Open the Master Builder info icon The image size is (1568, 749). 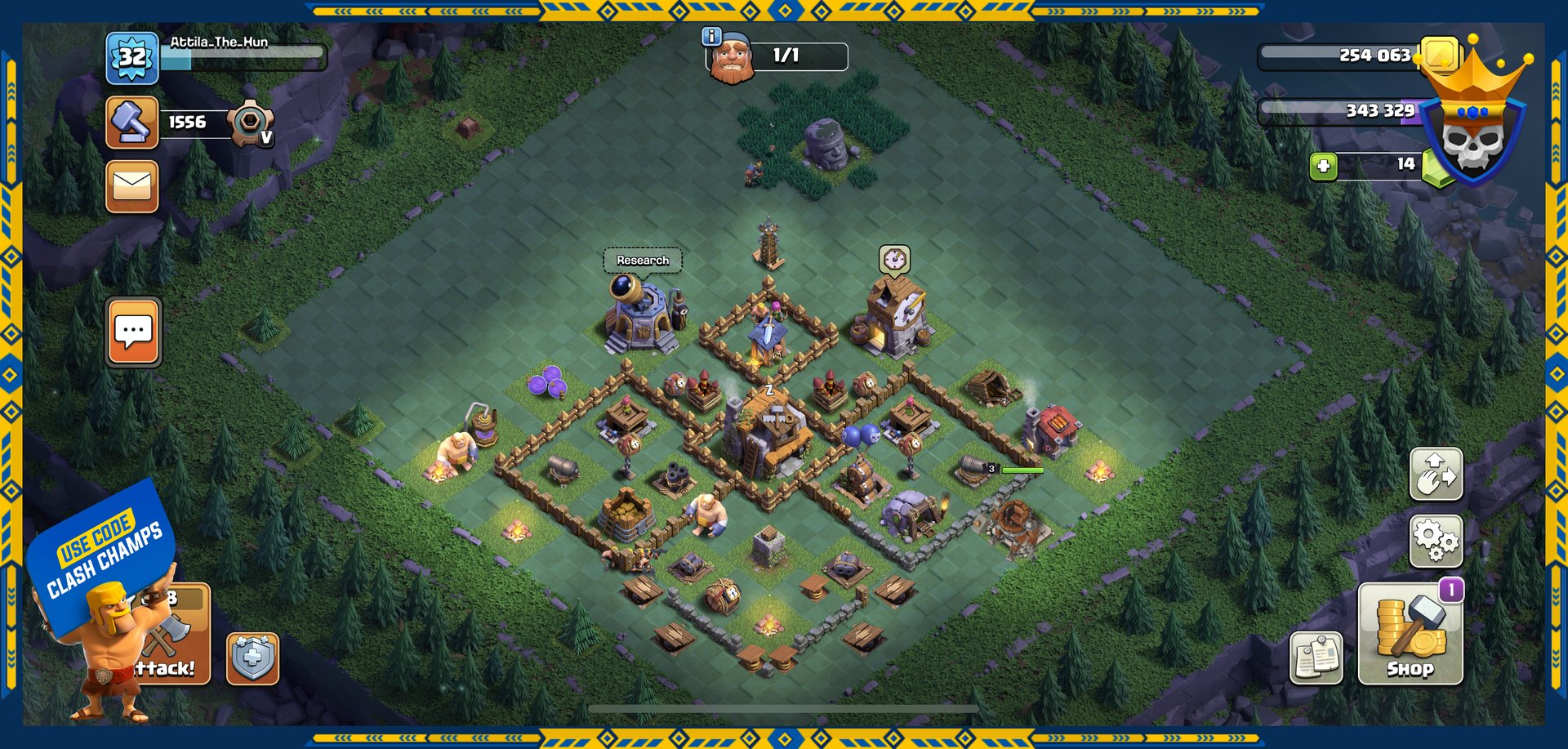712,36
